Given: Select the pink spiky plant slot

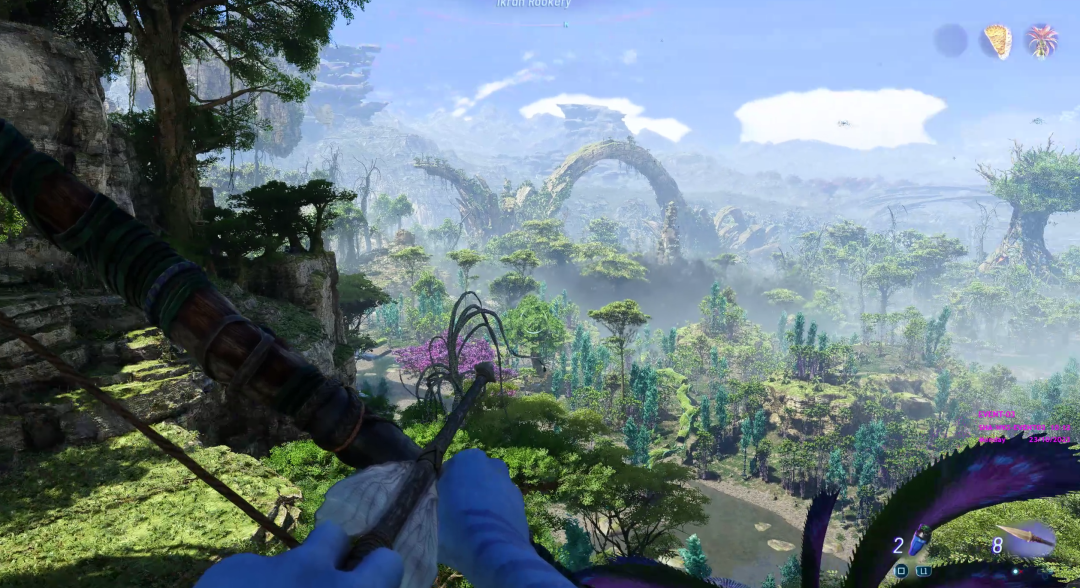Looking at the screenshot, I should point(1042,41).
